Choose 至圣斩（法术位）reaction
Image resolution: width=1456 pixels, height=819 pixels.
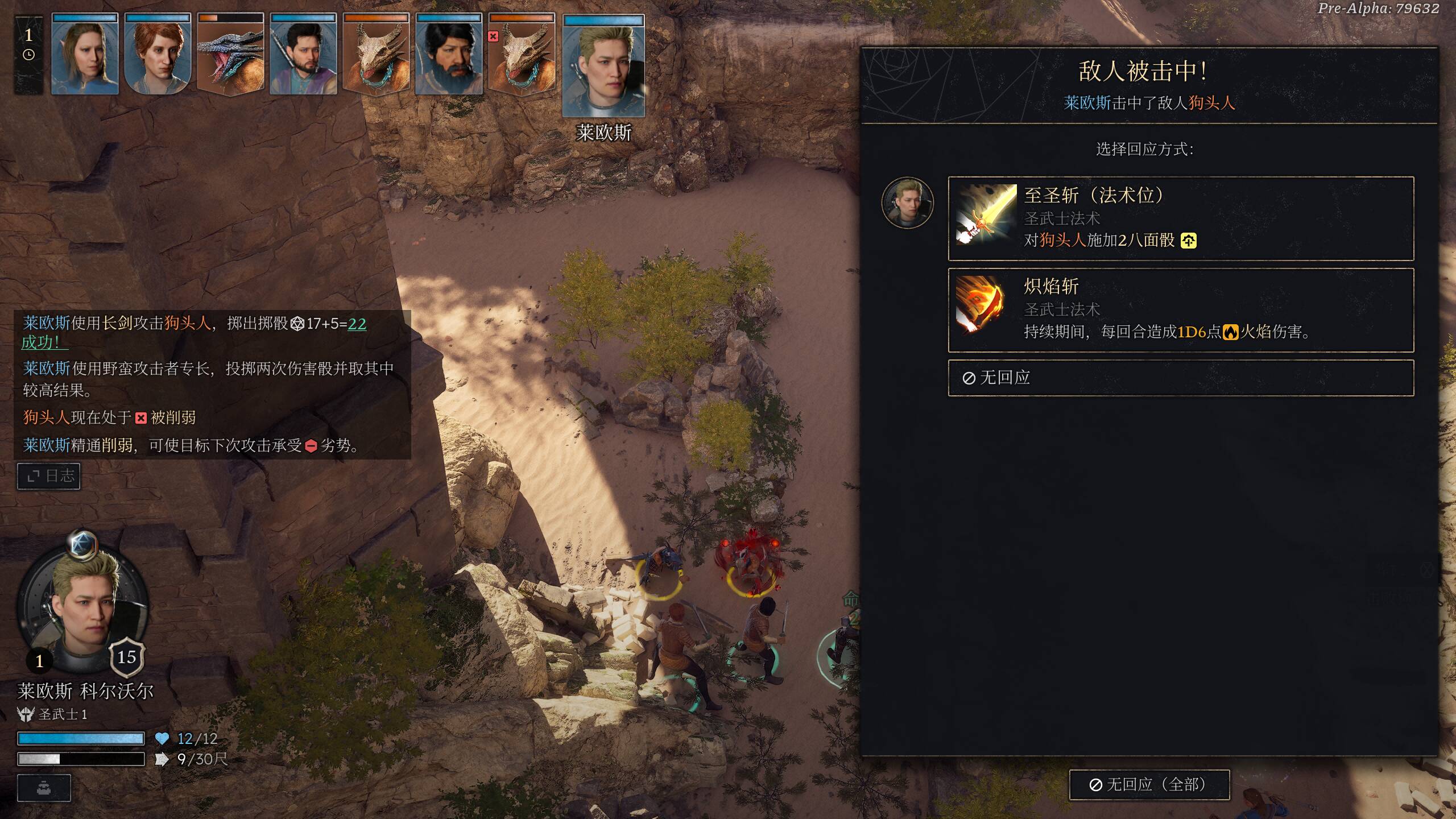pos(1180,218)
